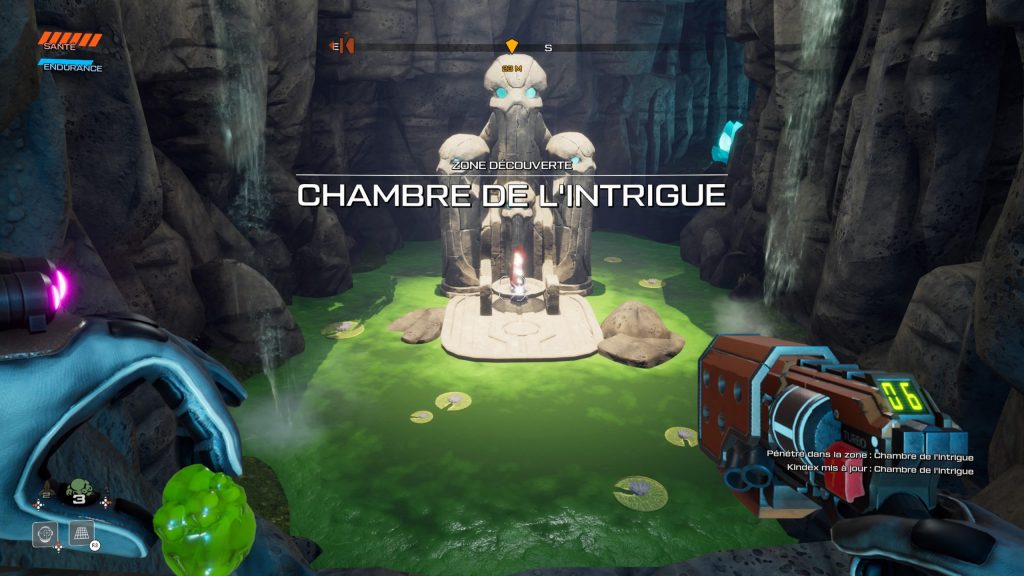This screenshot has height=576, width=1024.
Task: Click the helmet scanner icon
Action: [44, 534]
